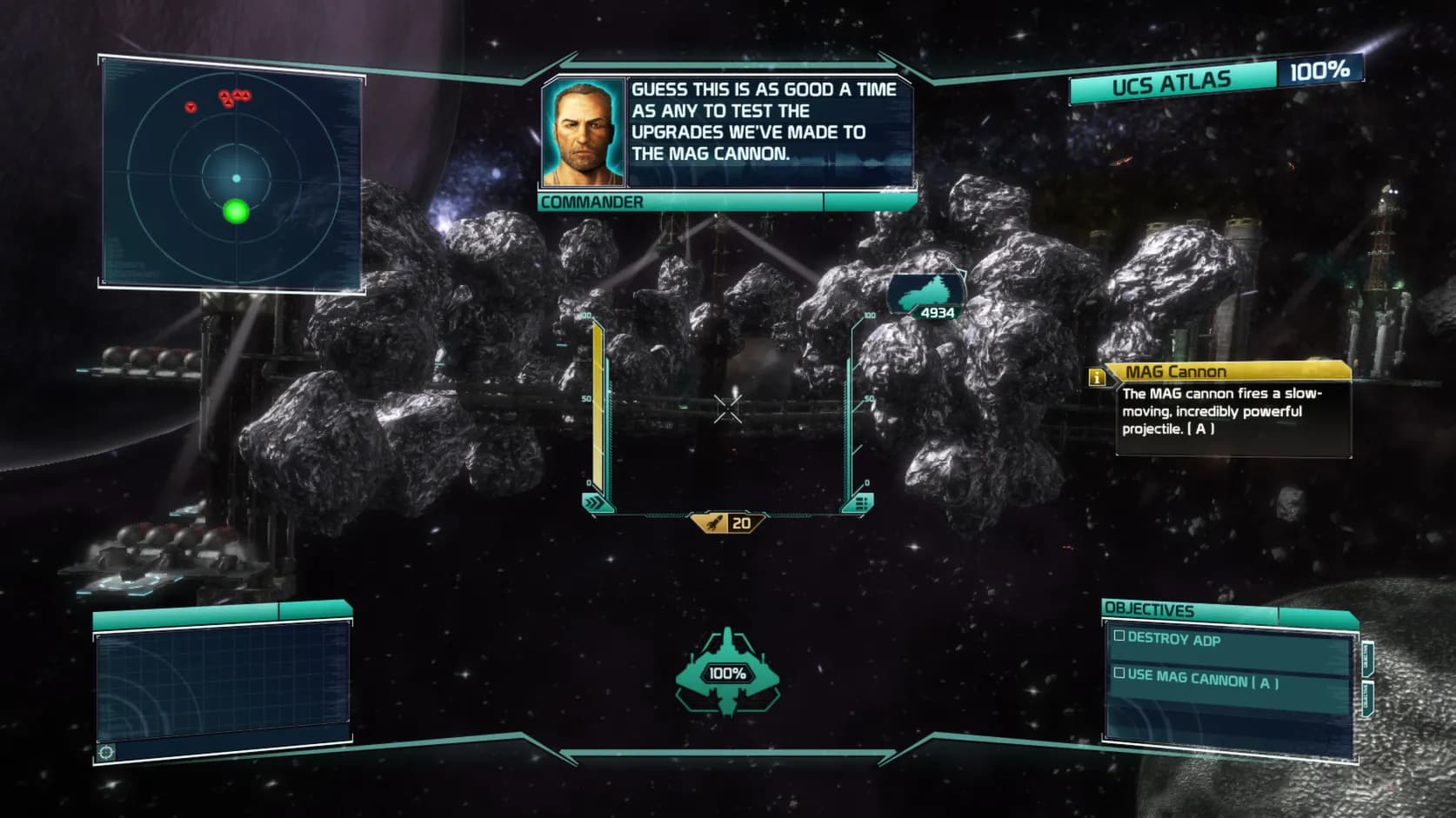This screenshot has width=1456, height=818.
Task: Check the USE MAG CANNON objective checkbox
Action: (x=1118, y=671)
